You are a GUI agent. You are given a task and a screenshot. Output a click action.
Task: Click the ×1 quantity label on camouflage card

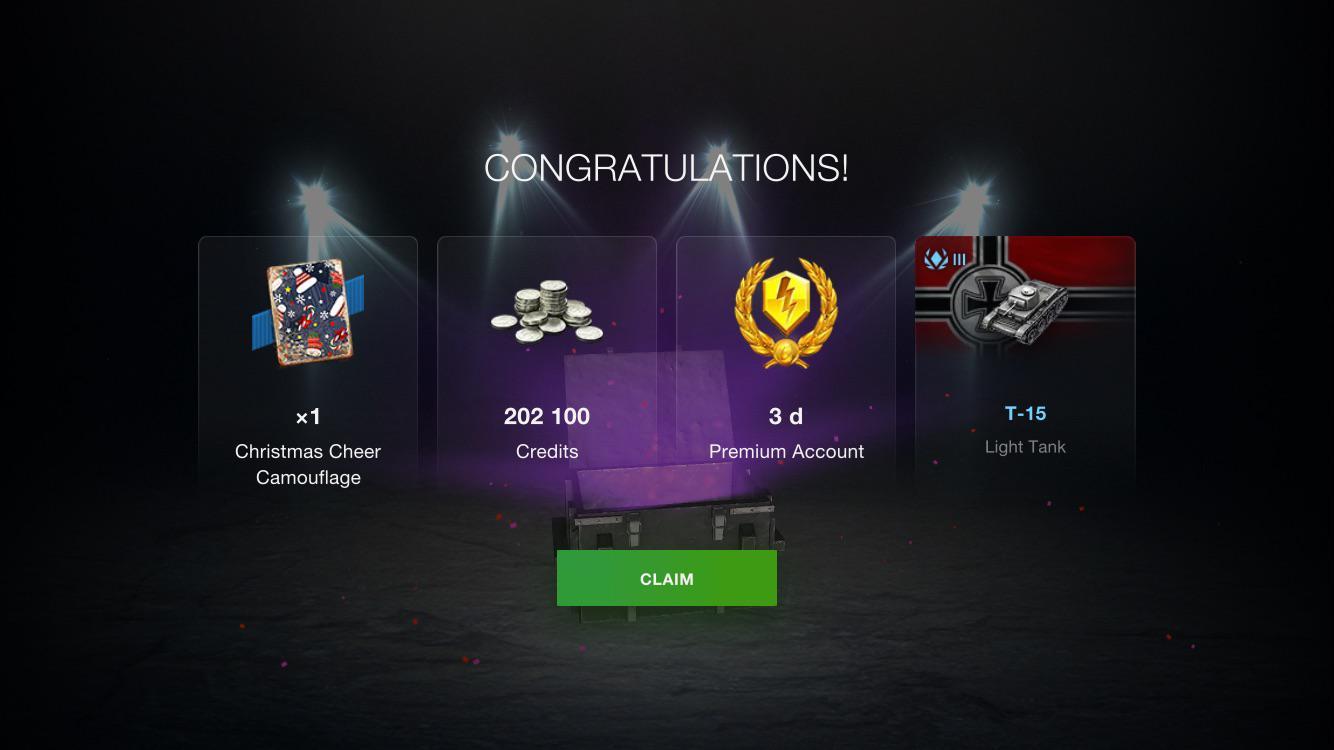pyautogui.click(x=308, y=416)
